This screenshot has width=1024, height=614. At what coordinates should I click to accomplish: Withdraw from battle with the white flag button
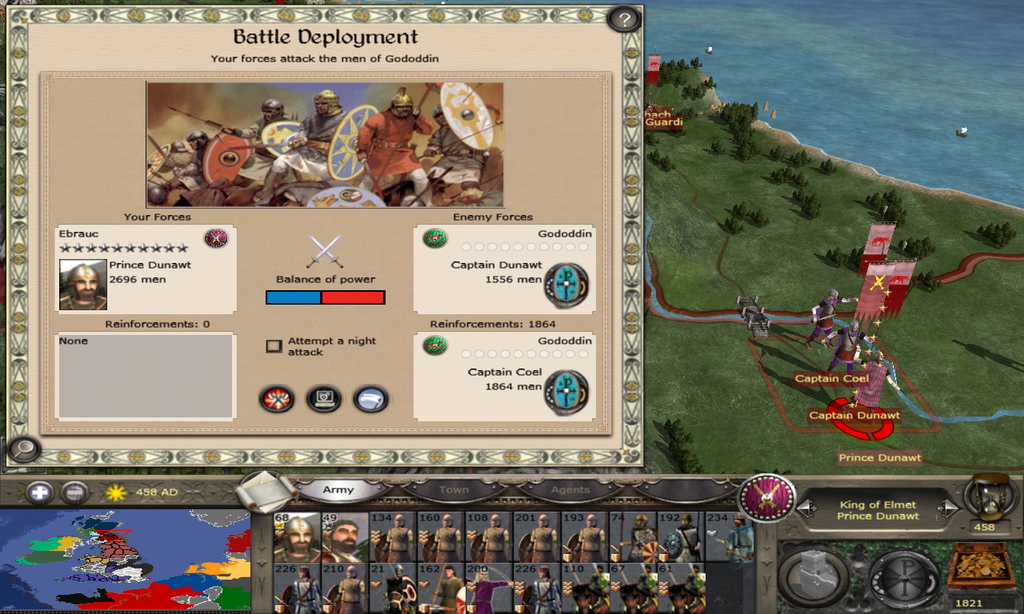(370, 399)
